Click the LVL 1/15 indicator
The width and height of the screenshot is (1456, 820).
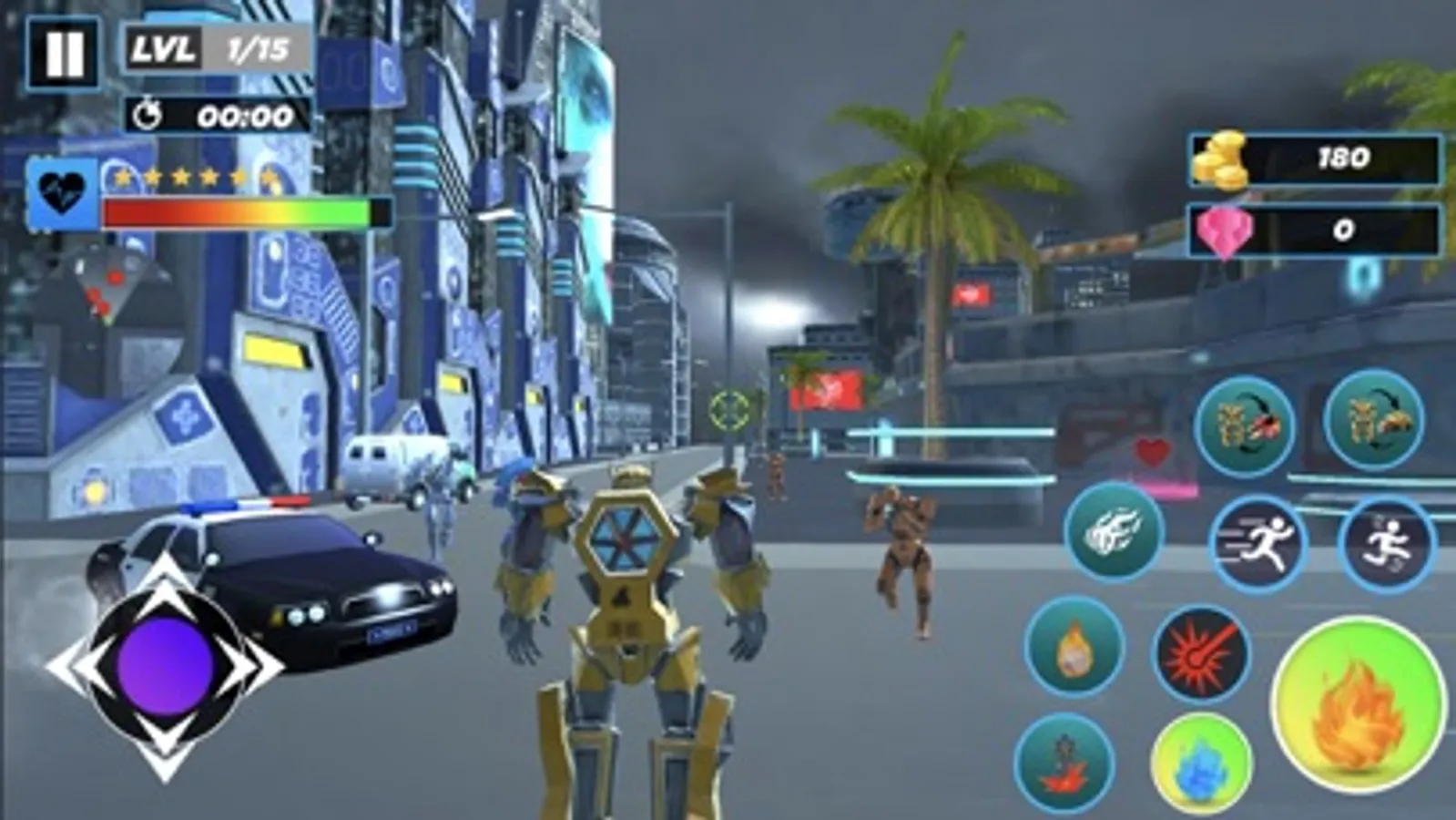(209, 47)
